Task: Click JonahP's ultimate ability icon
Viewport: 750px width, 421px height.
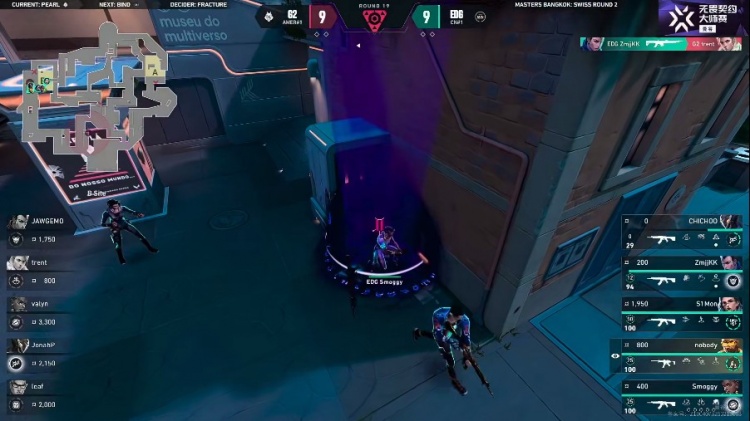Action: click(x=16, y=363)
